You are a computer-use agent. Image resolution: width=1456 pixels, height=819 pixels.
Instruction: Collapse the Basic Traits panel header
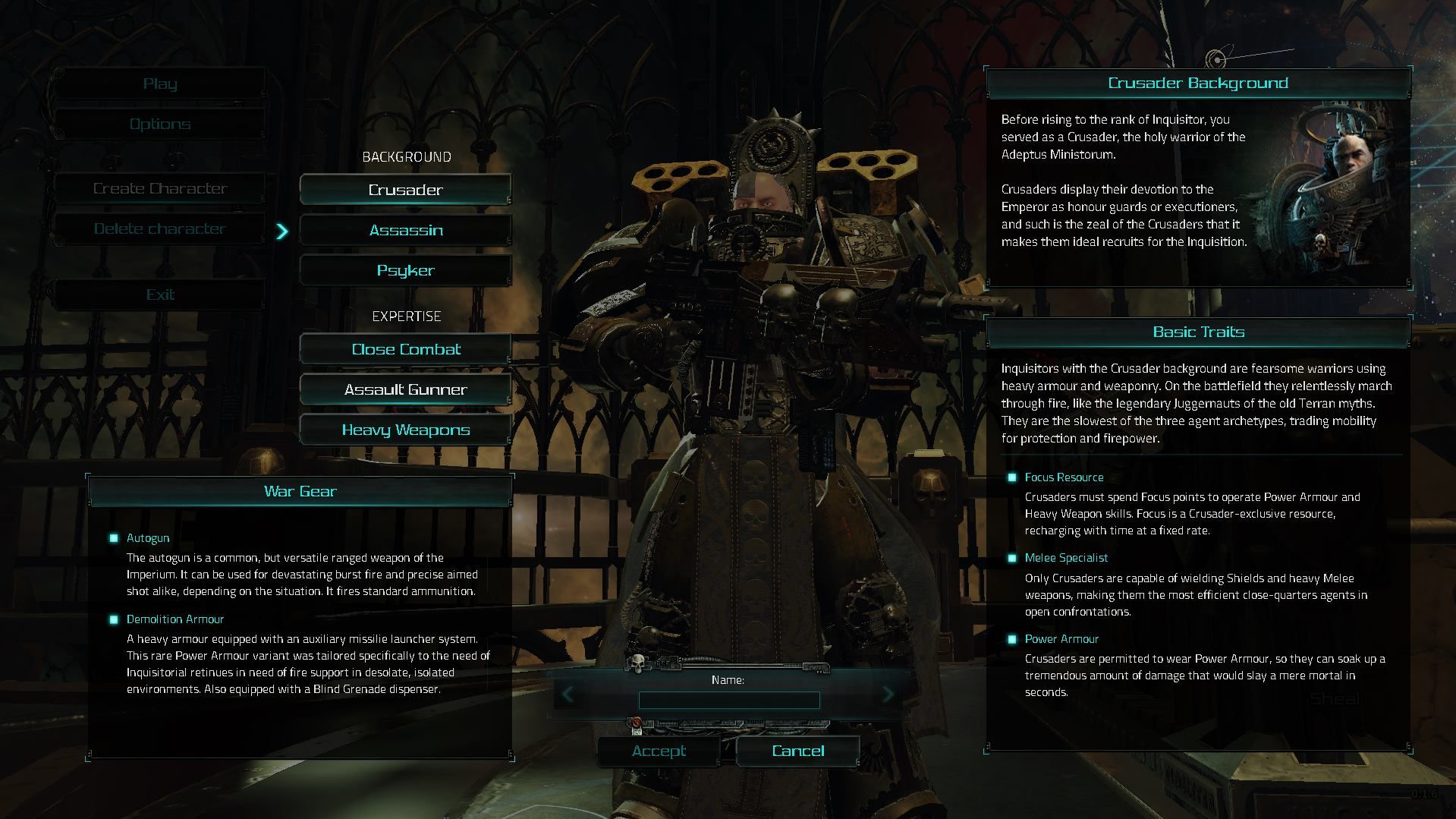(x=1197, y=332)
